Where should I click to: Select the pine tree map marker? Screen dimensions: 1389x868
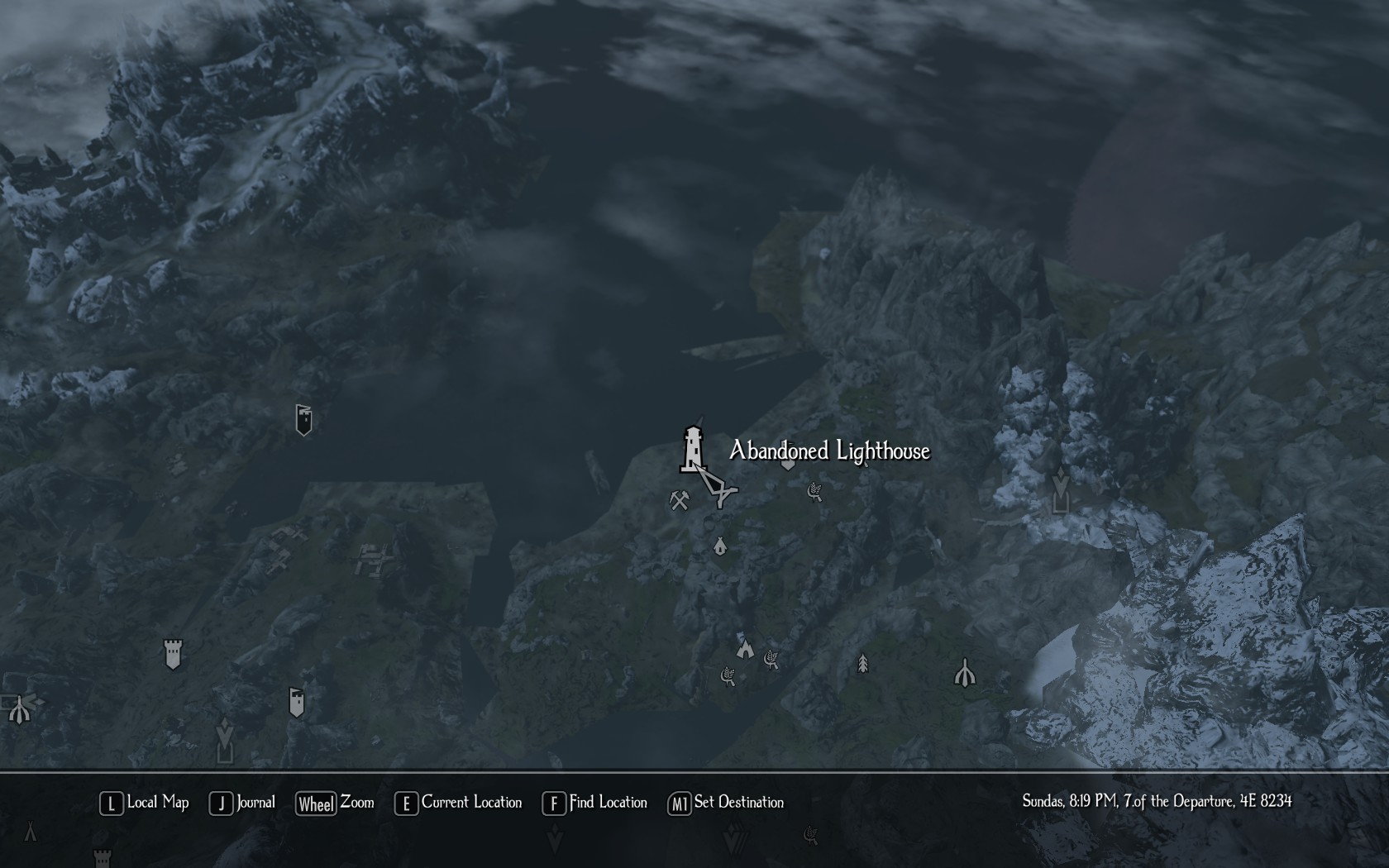[x=862, y=663]
